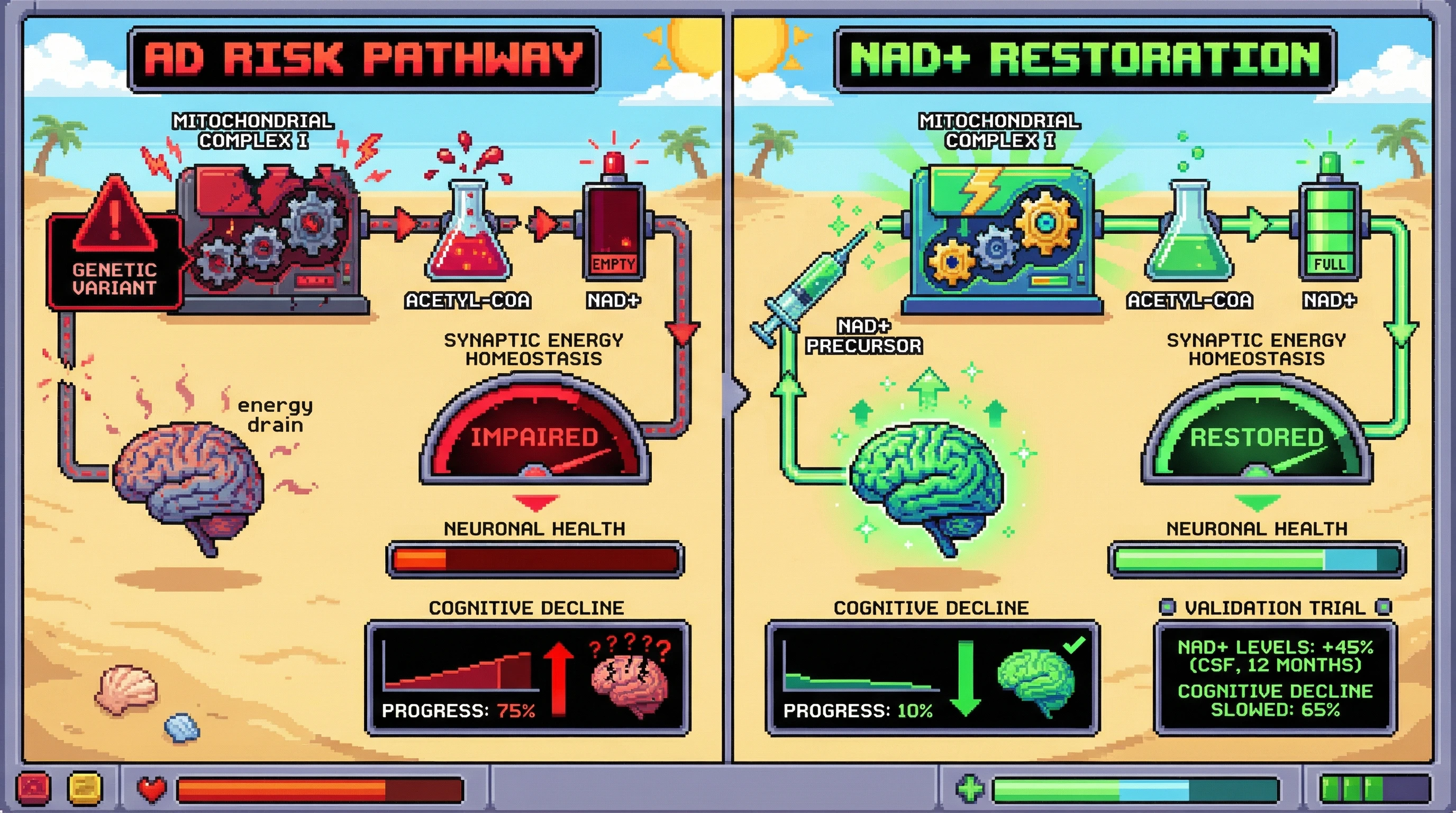The height and width of the screenshot is (813, 1456).
Task: Click the yellow square button in bottom bar
Action: 85,788
